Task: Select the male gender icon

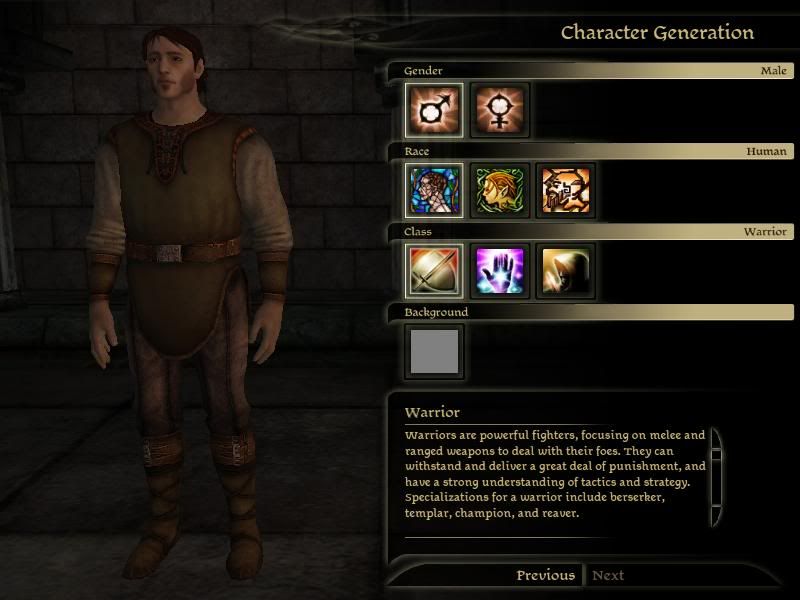Action: (x=434, y=110)
